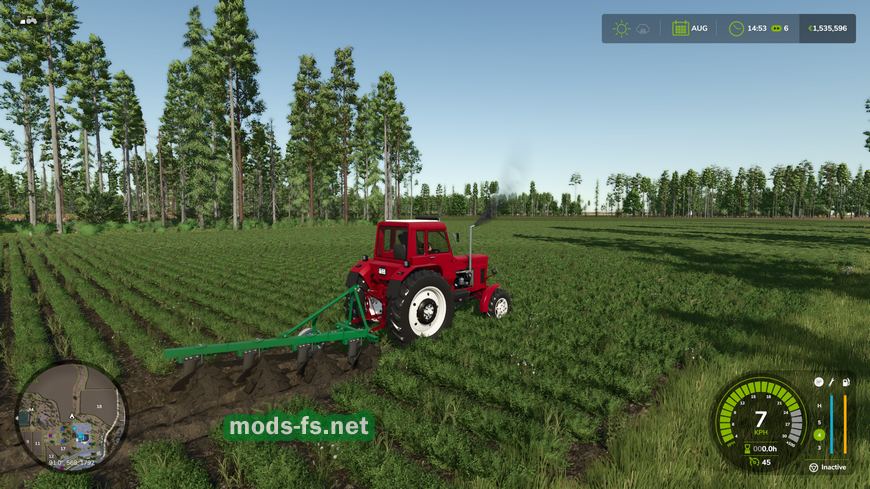Toggle the steering wheel Inactive indicator
This screenshot has height=489, width=870.
click(x=812, y=467)
